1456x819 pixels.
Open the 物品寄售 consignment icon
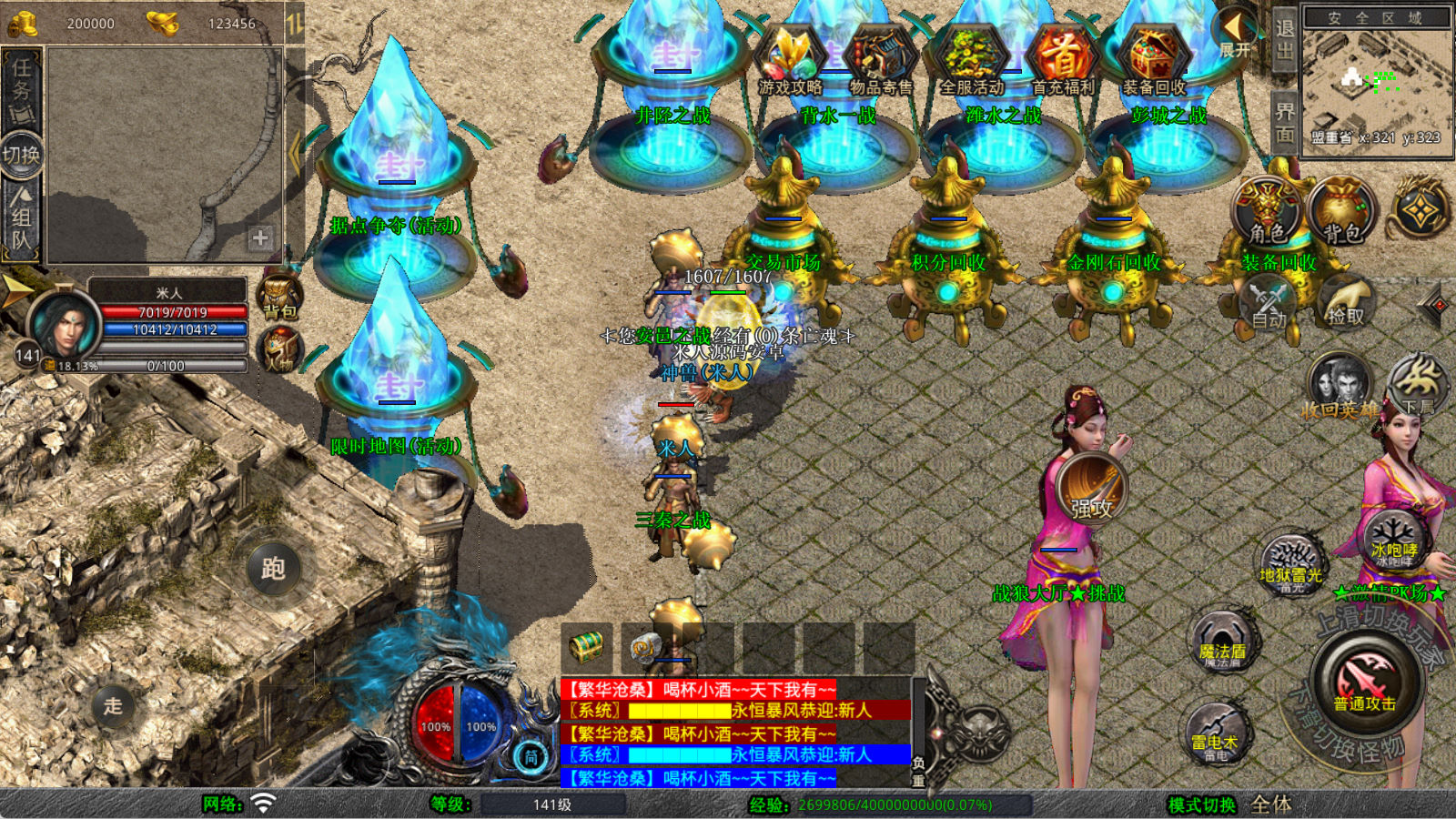pos(880,60)
